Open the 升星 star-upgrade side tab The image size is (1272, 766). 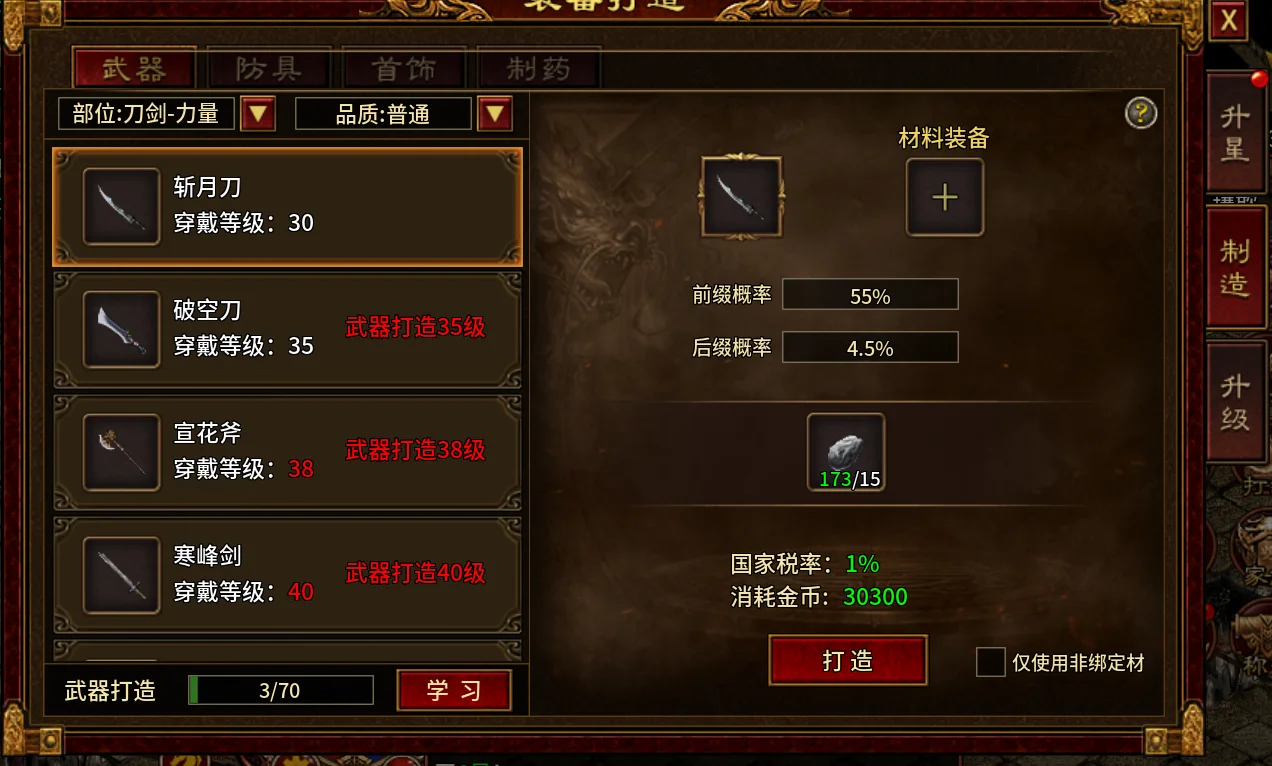1236,133
